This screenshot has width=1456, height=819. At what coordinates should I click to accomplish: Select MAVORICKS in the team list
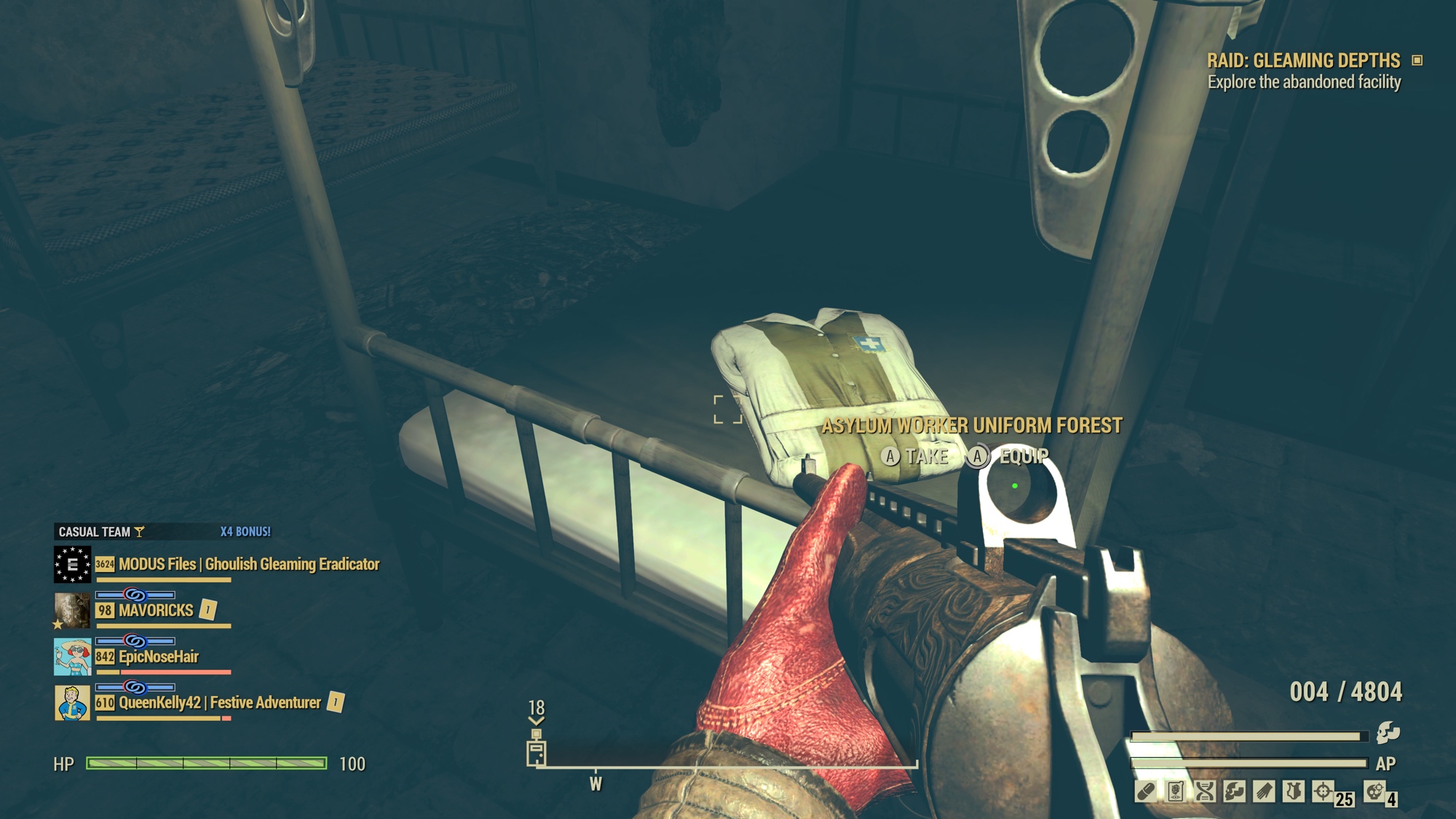tap(156, 611)
